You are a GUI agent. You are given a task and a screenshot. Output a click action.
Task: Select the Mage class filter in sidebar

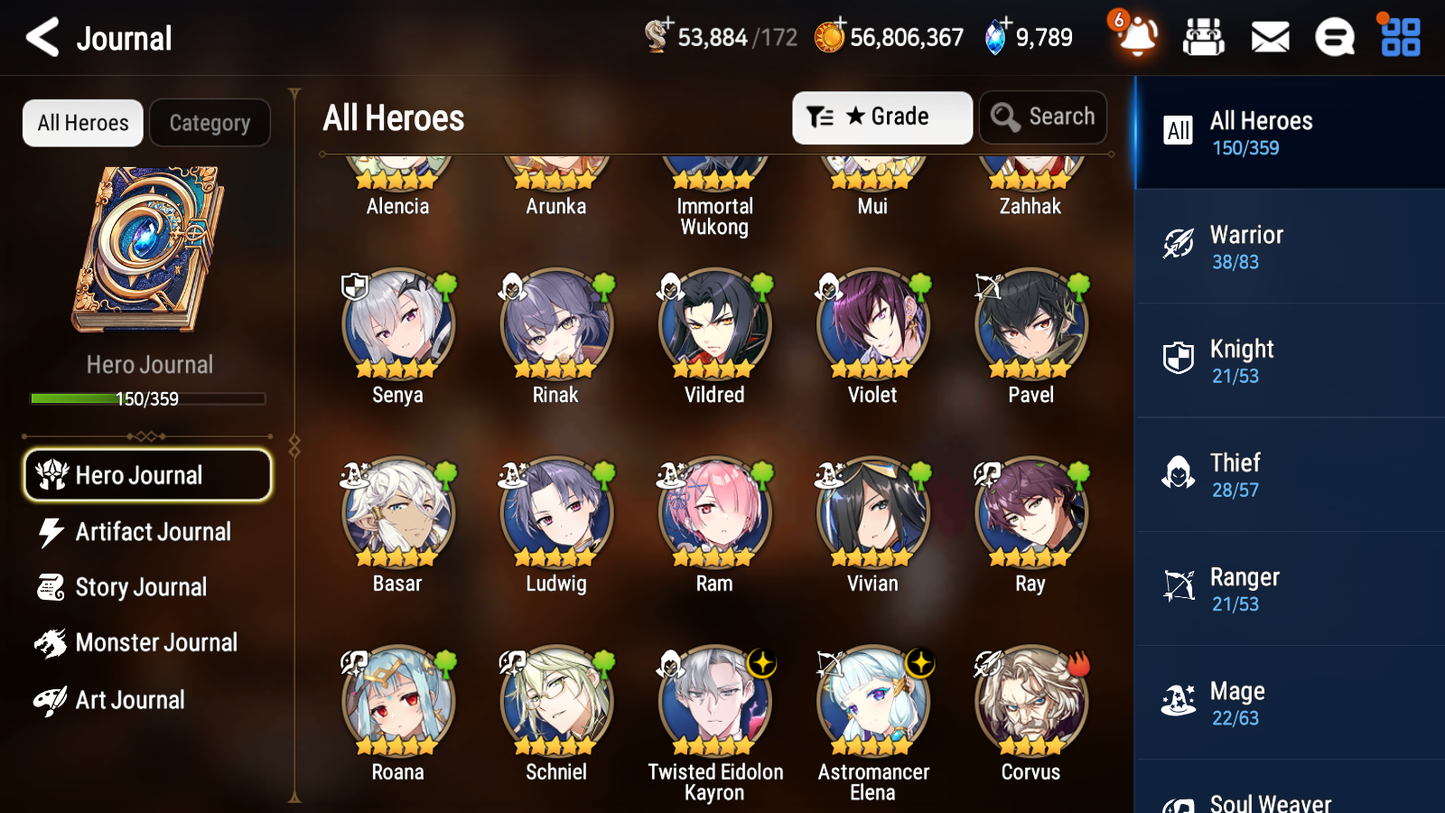(x=1289, y=702)
